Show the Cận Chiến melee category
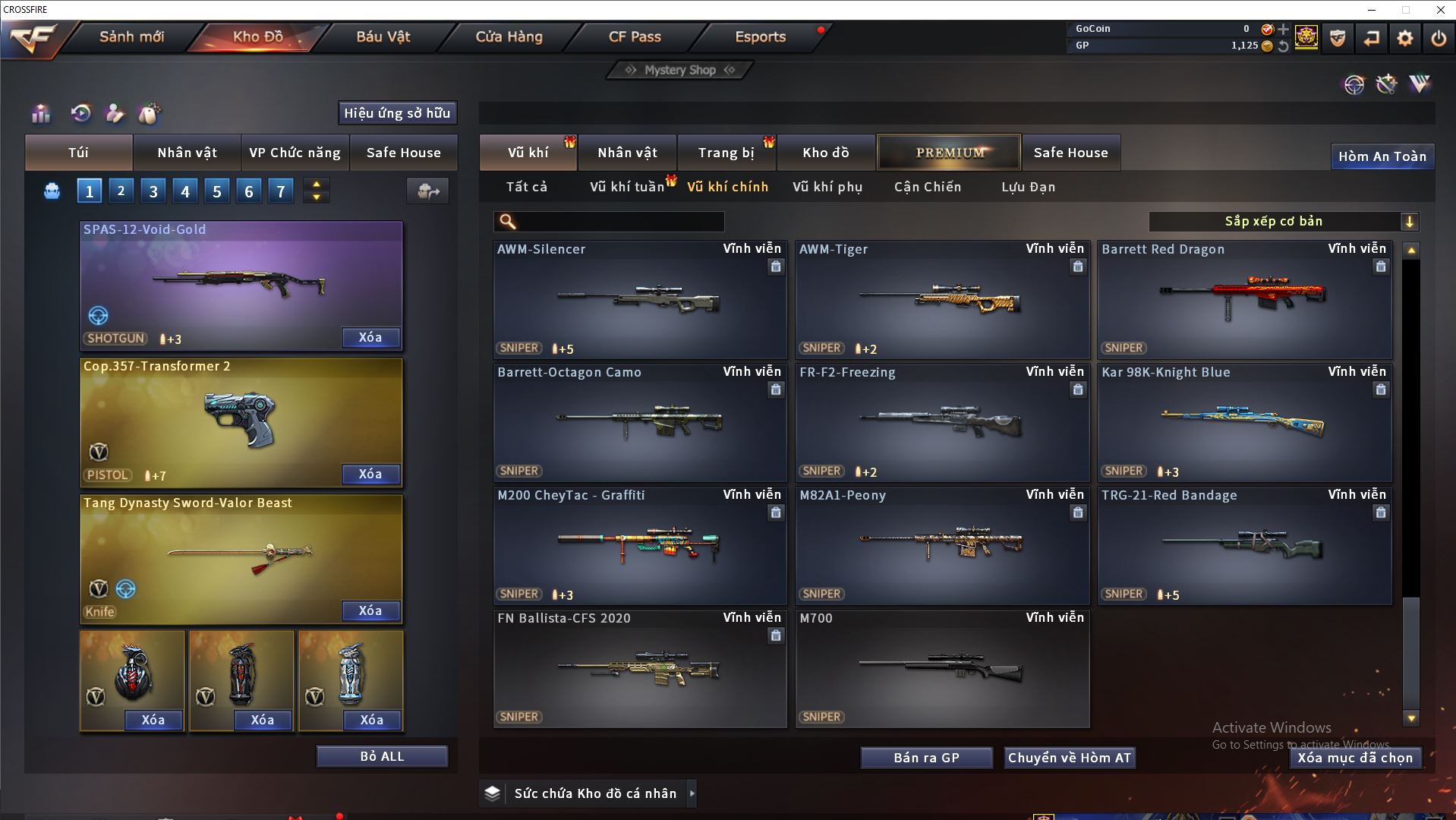 coord(927,187)
